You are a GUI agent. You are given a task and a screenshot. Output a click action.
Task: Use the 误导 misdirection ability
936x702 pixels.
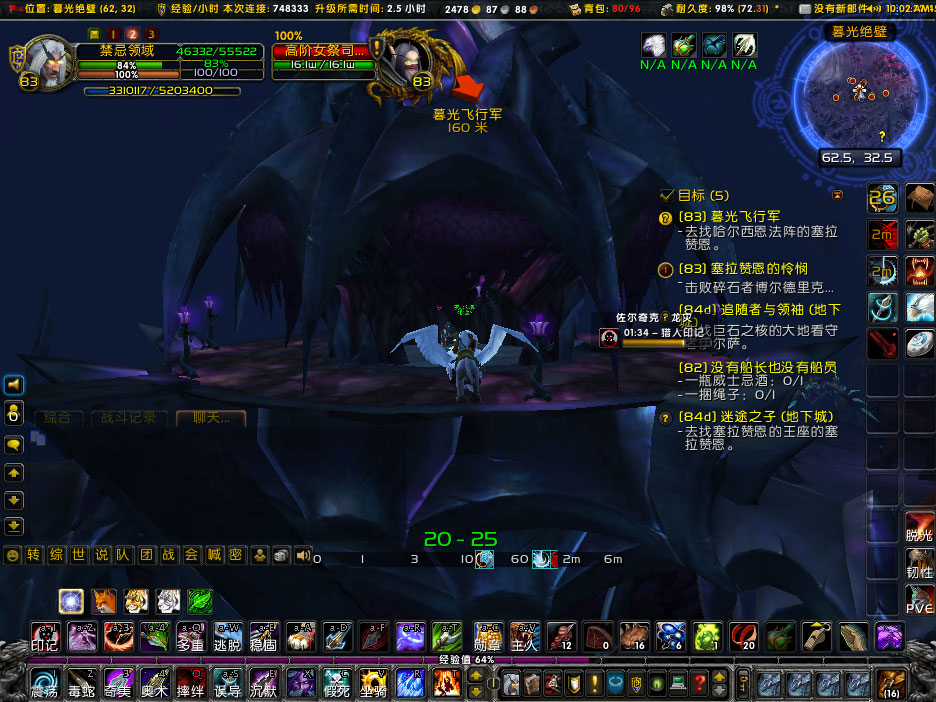[227, 684]
